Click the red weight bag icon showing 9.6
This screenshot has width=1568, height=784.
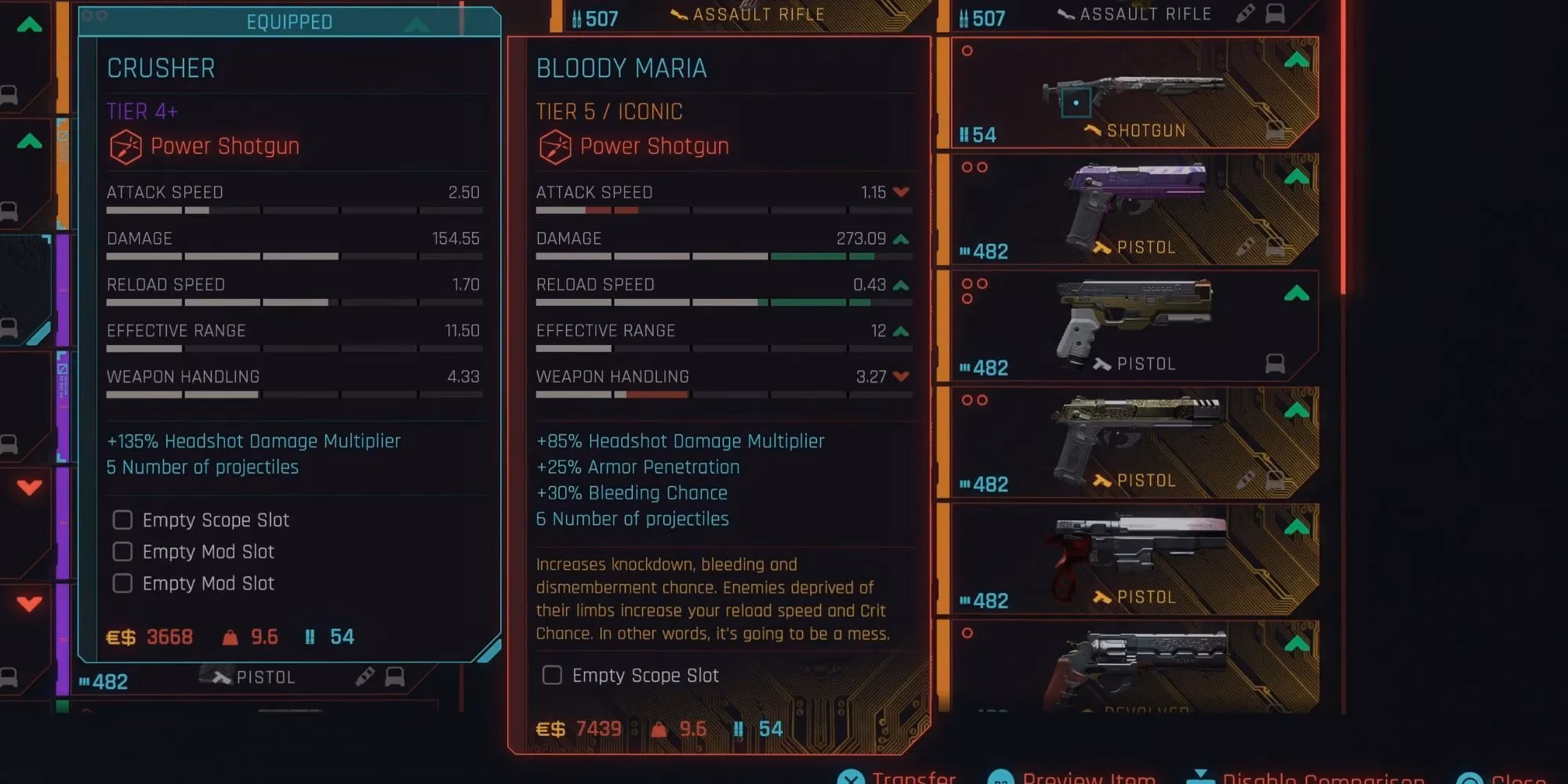[x=659, y=728]
